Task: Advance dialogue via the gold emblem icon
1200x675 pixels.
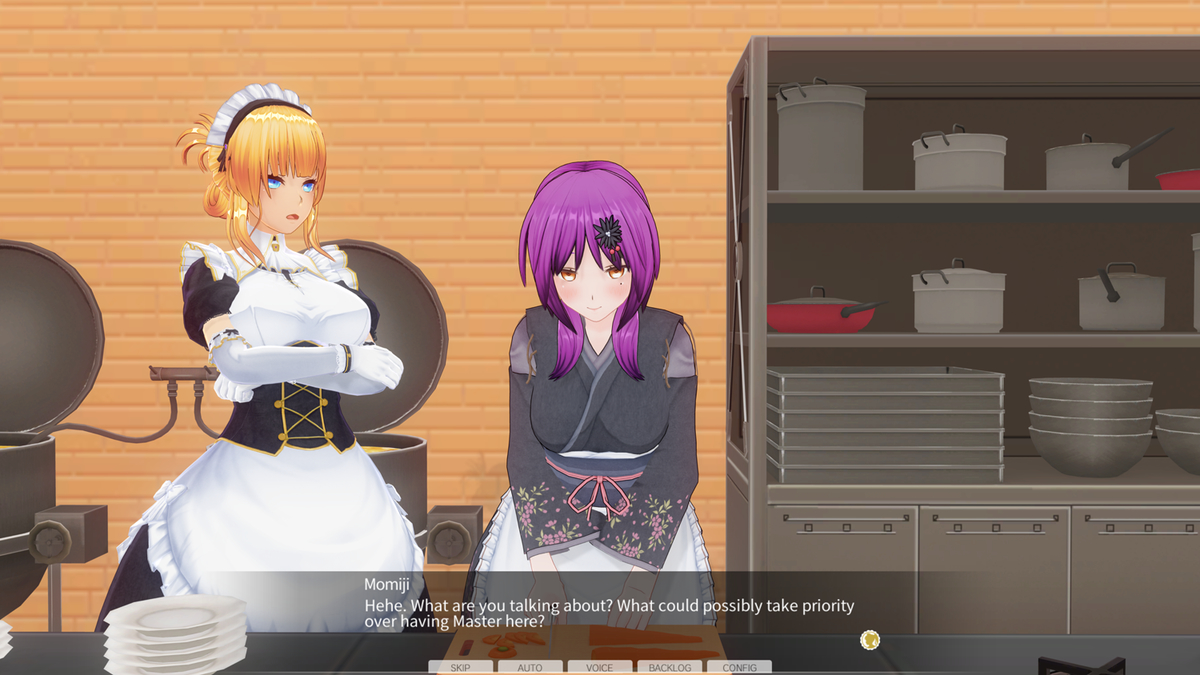Action: tap(870, 639)
